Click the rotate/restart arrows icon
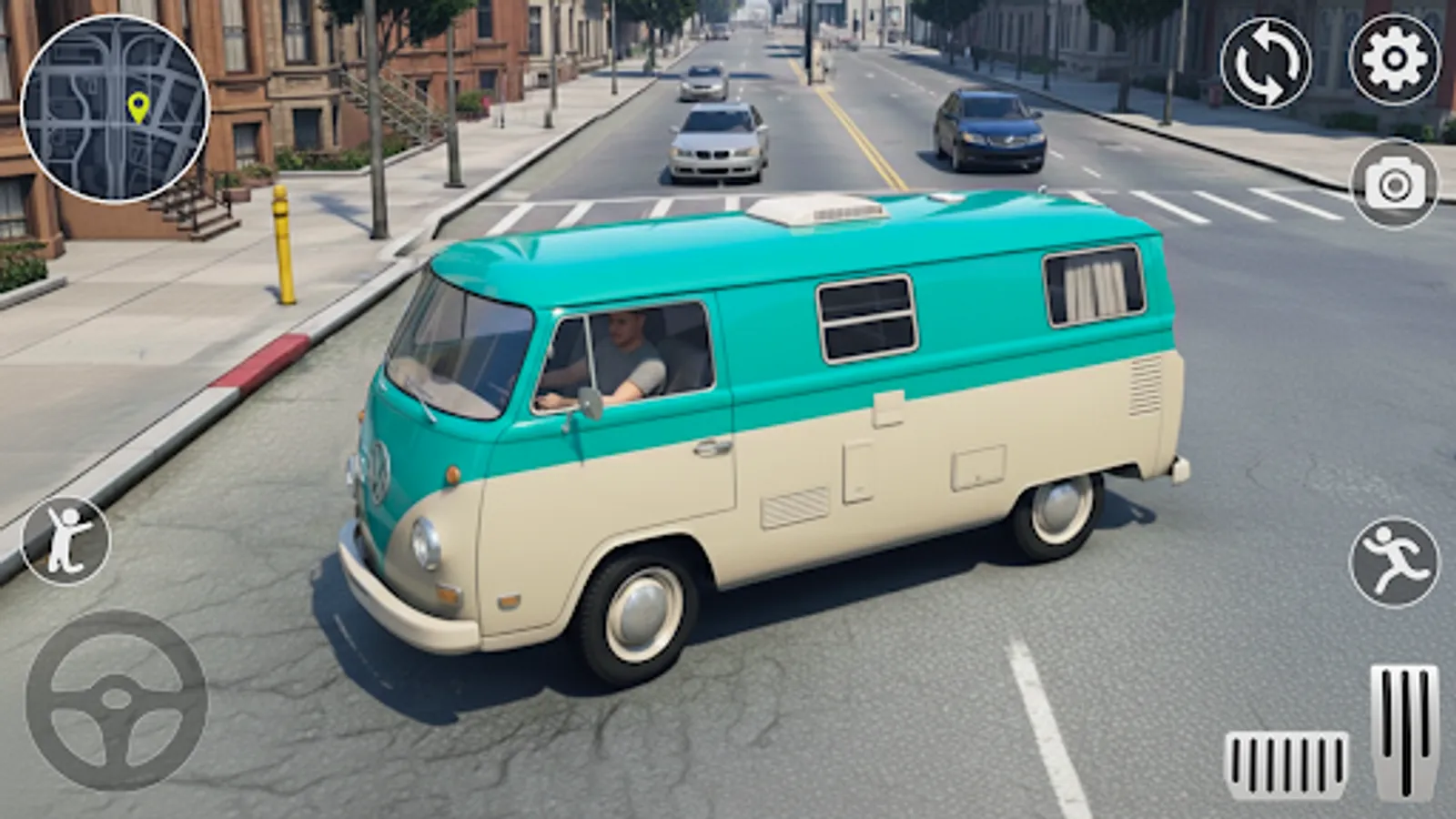1456x819 pixels. (x=1265, y=63)
